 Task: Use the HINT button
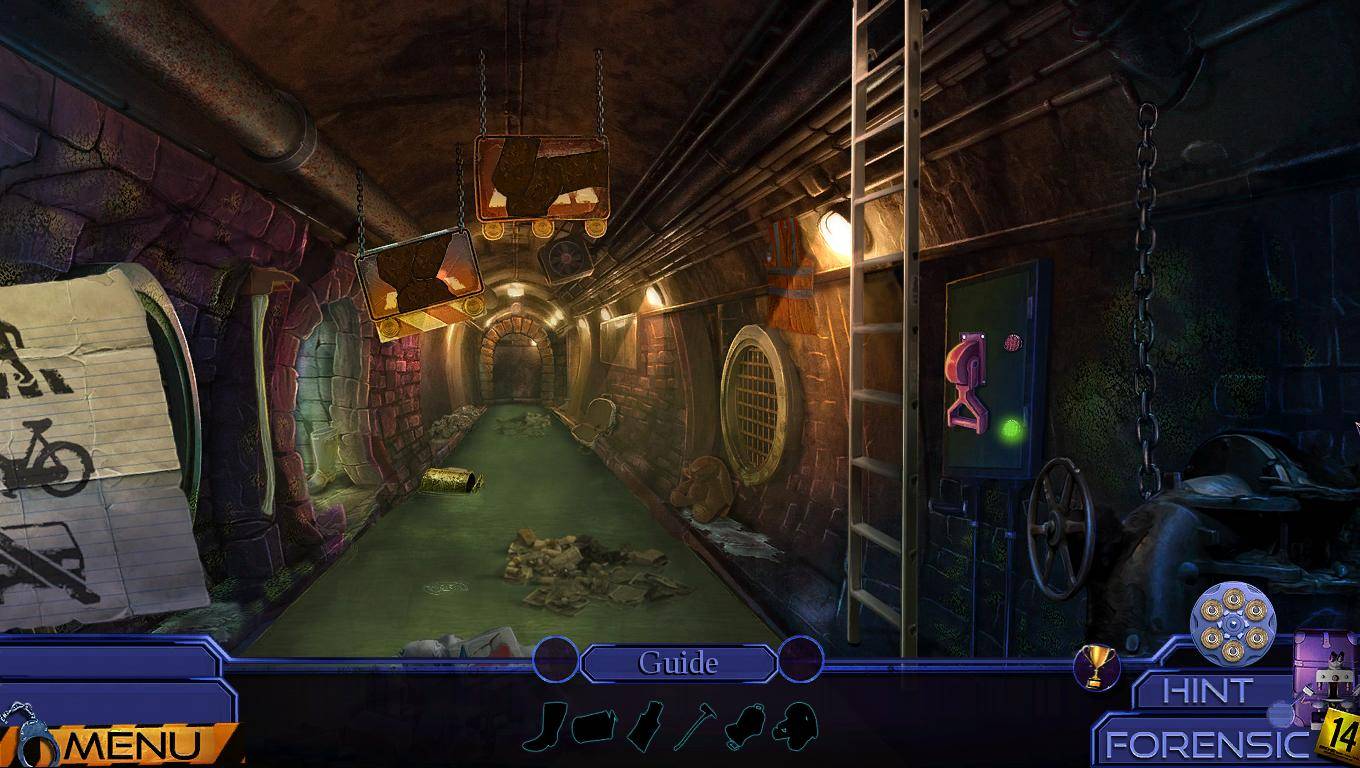[x=1207, y=691]
